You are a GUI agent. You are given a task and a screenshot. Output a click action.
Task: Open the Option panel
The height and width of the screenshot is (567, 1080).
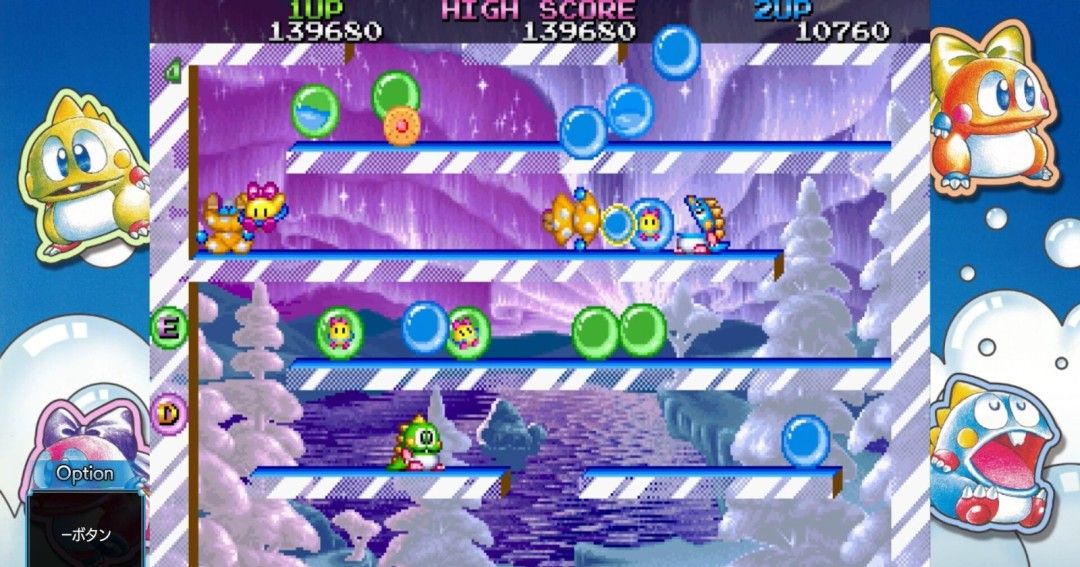(x=85, y=474)
